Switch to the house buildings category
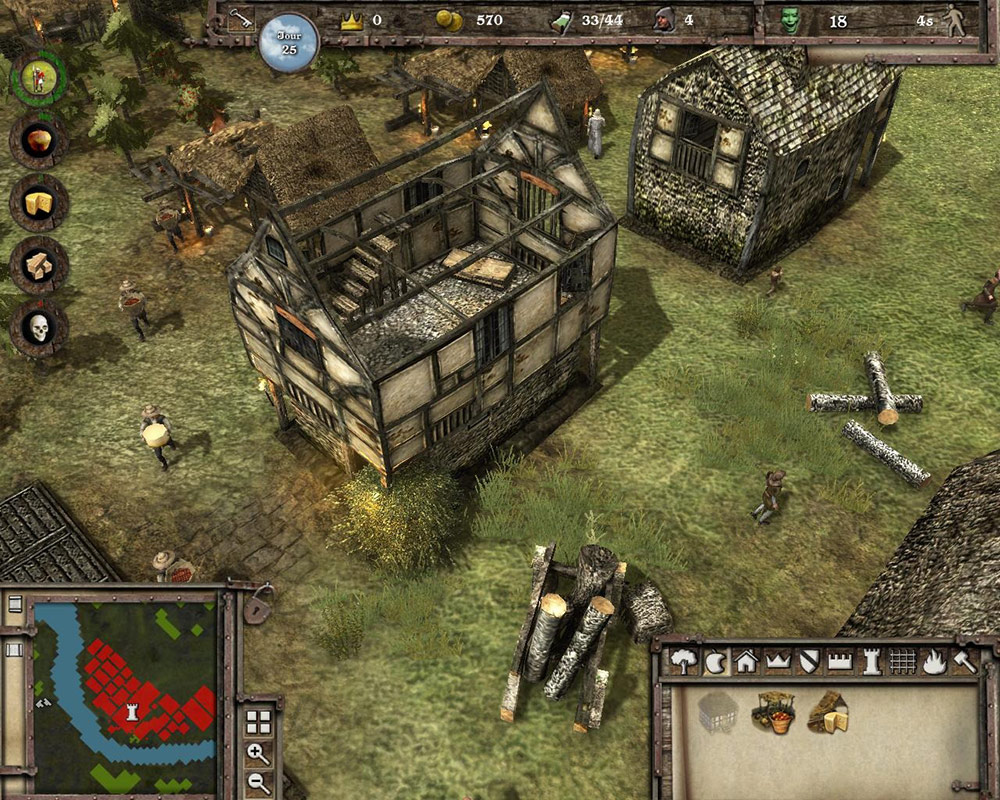The image size is (1000, 800). coord(745,661)
